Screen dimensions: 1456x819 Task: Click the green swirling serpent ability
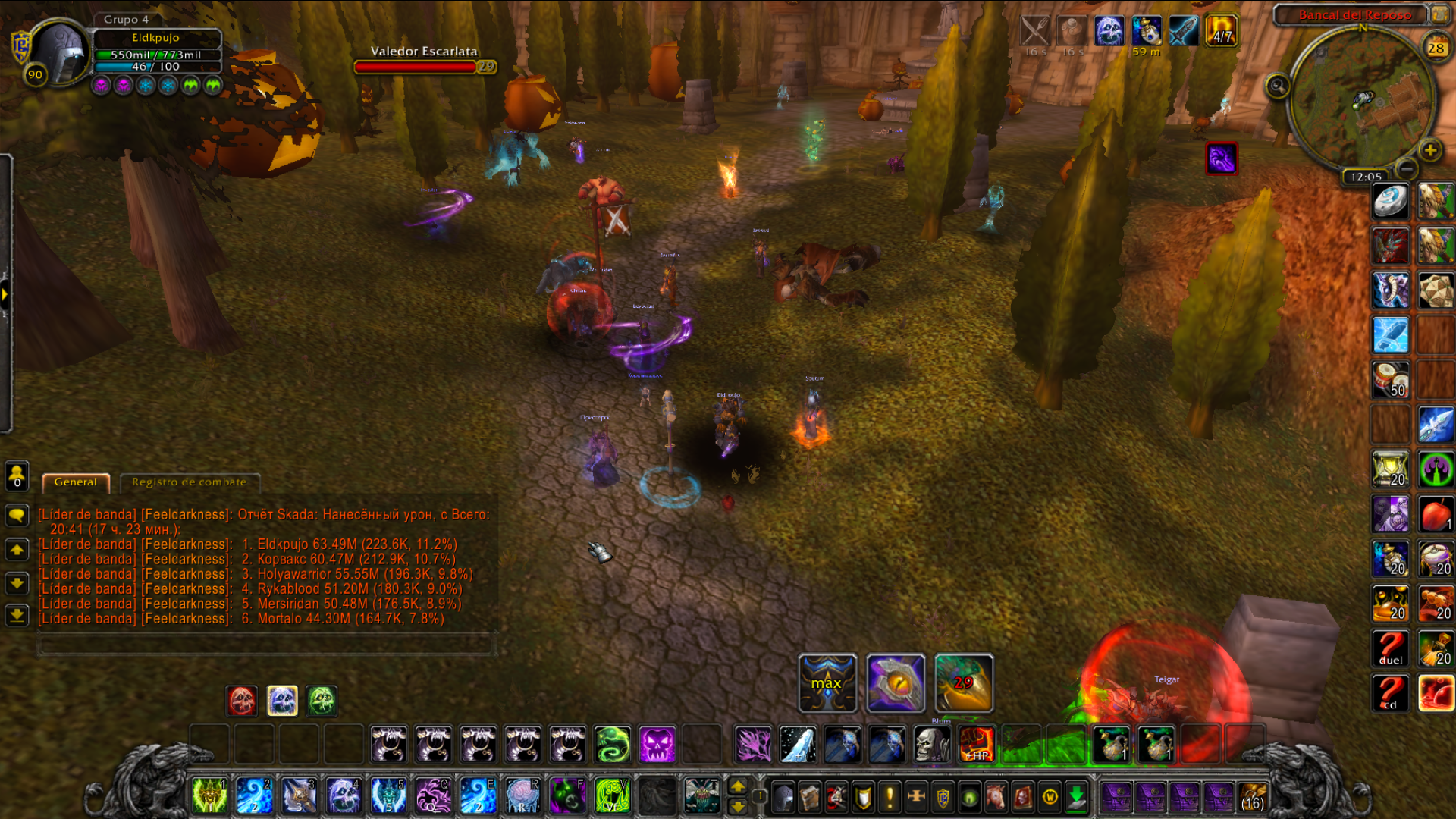[x=612, y=744]
